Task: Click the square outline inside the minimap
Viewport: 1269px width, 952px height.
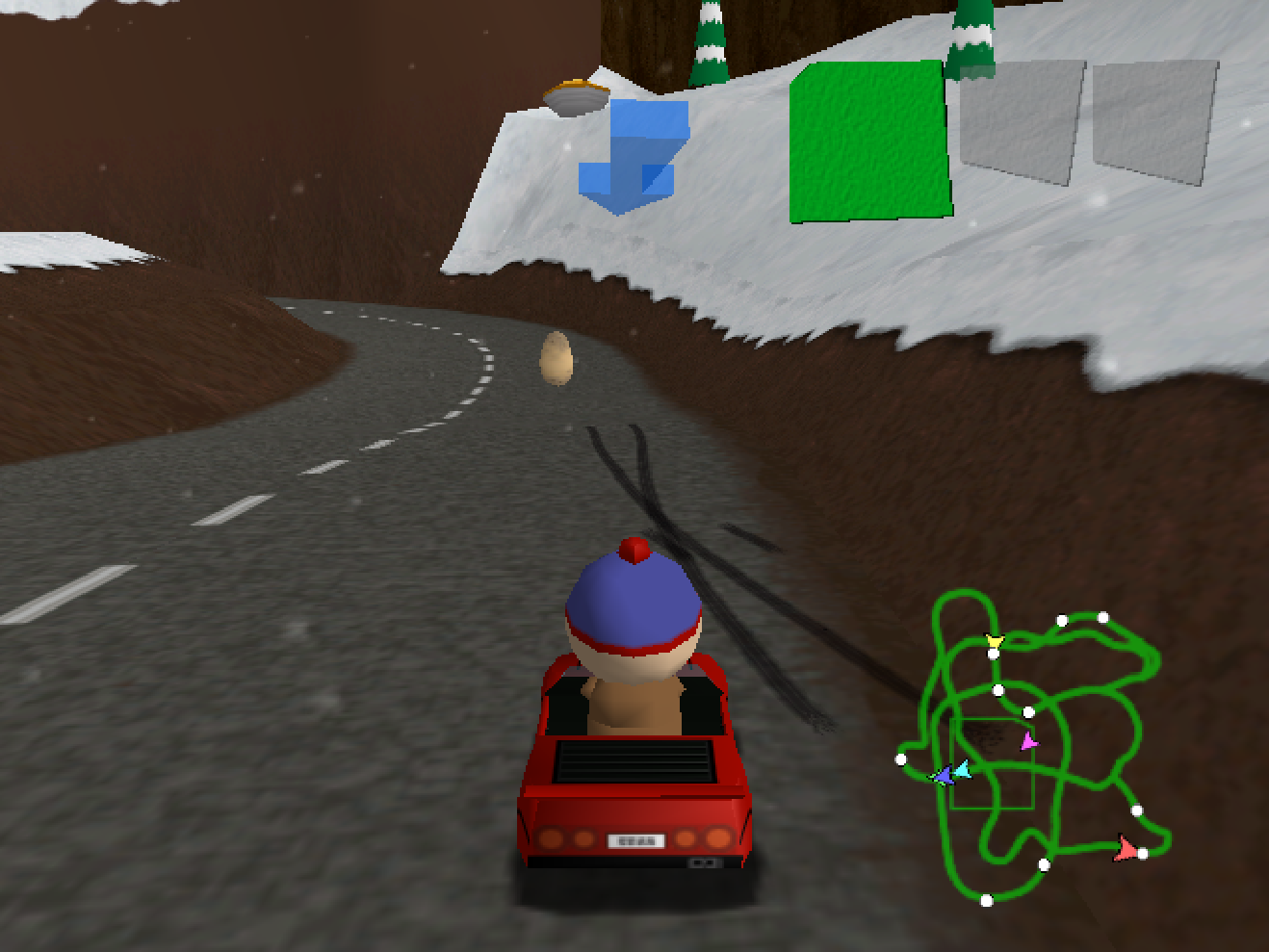Action: pos(994,763)
